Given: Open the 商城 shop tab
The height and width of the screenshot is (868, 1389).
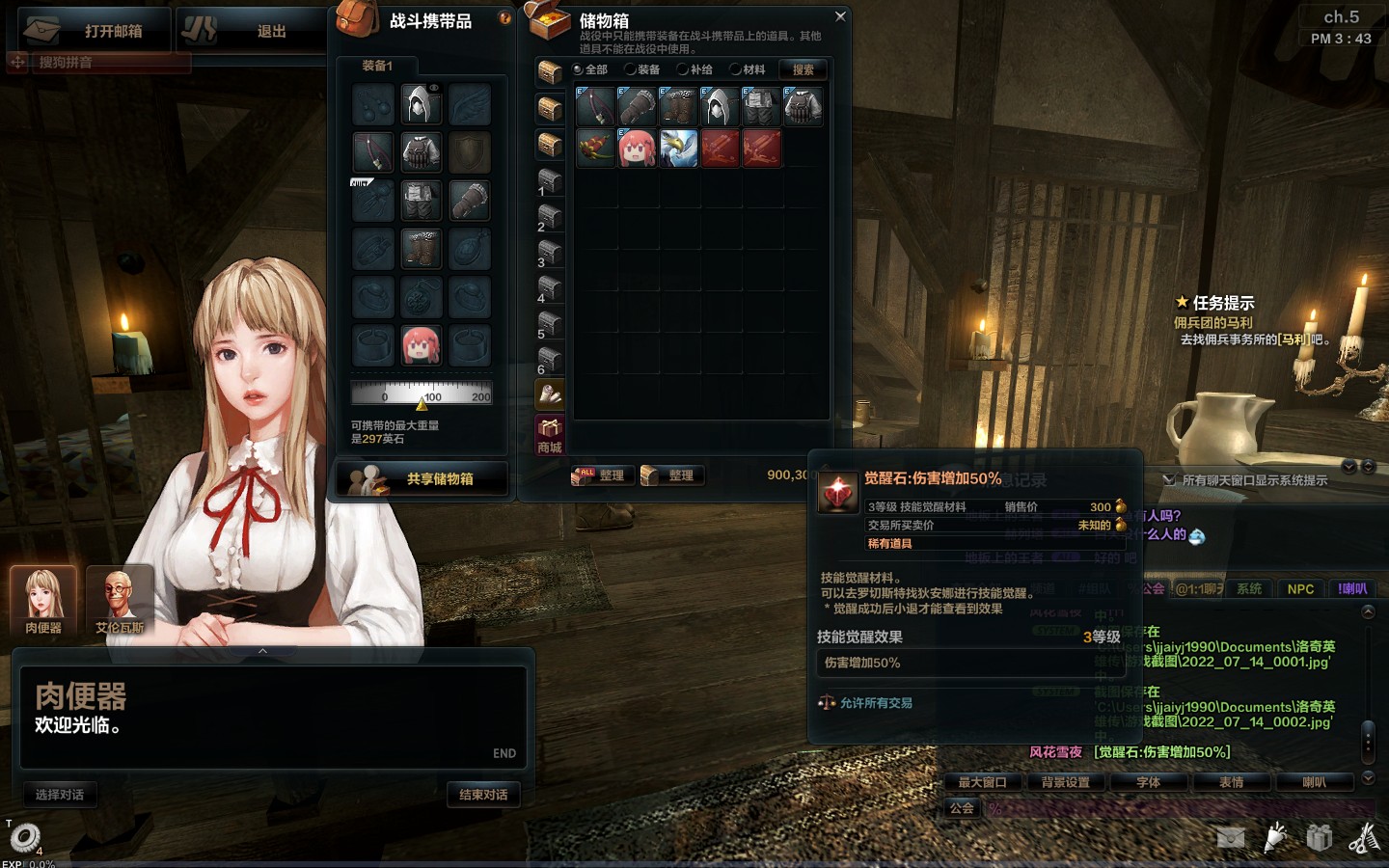Looking at the screenshot, I should (550, 435).
